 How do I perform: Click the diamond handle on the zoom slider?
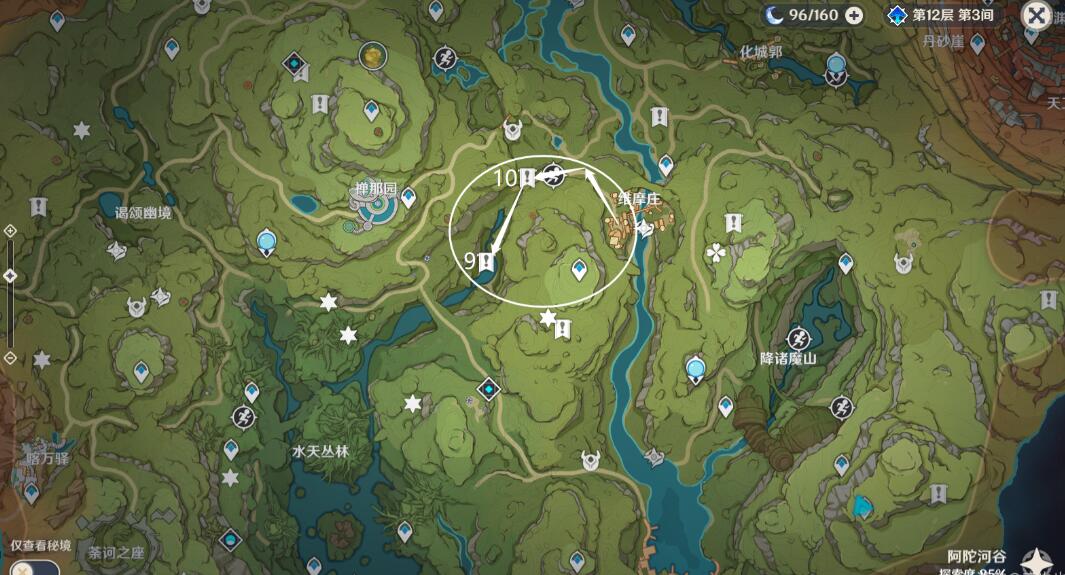[x=10, y=275]
